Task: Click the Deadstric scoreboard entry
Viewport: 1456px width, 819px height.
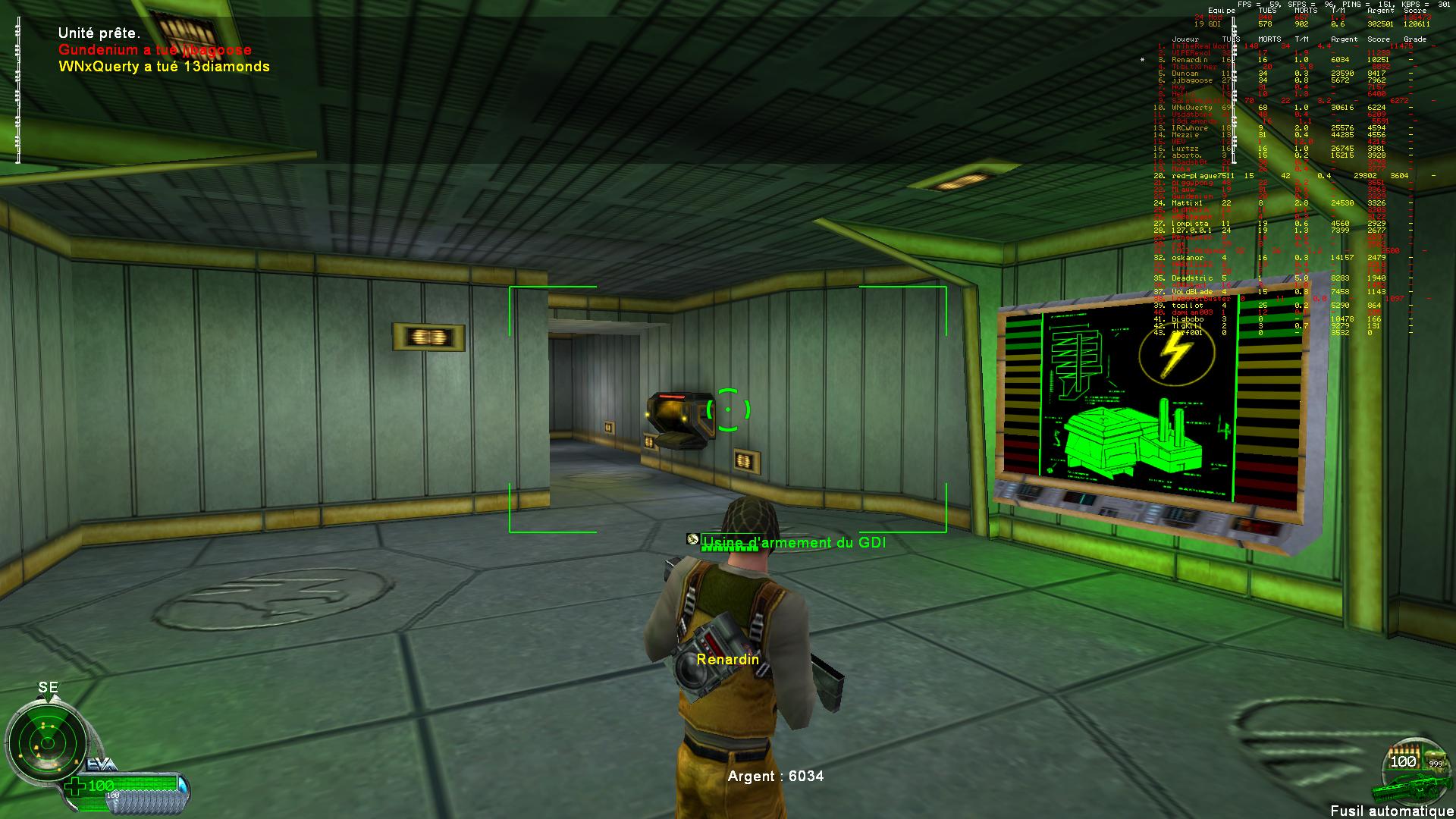Action: [1191, 278]
